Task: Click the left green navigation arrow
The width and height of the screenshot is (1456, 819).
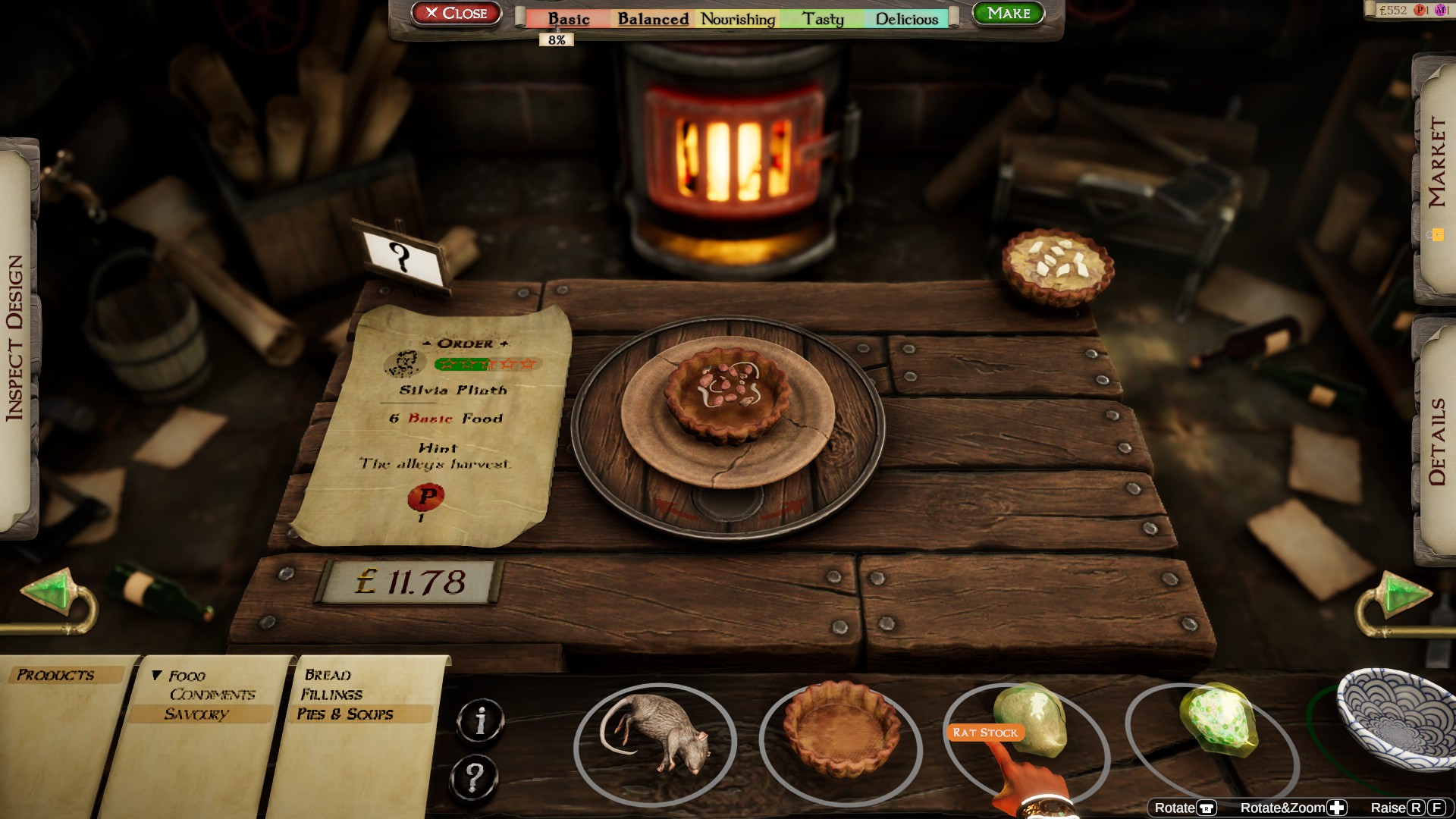Action: (x=48, y=590)
